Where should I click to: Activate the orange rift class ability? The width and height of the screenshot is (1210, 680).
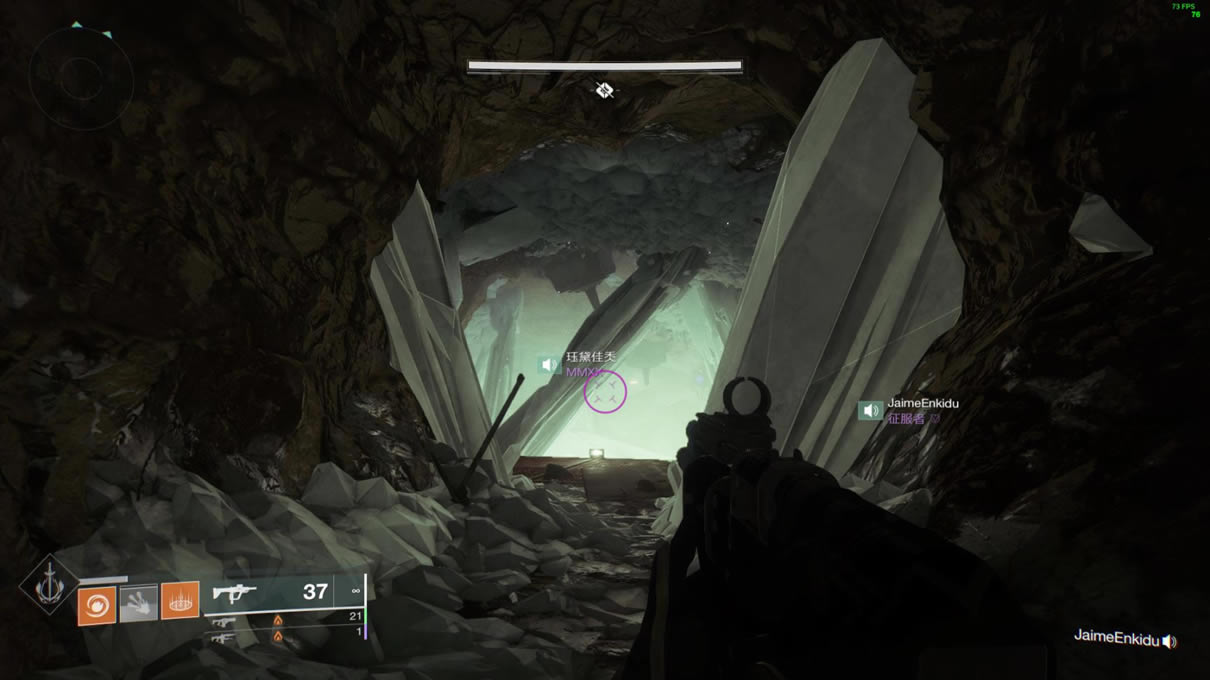pos(180,601)
